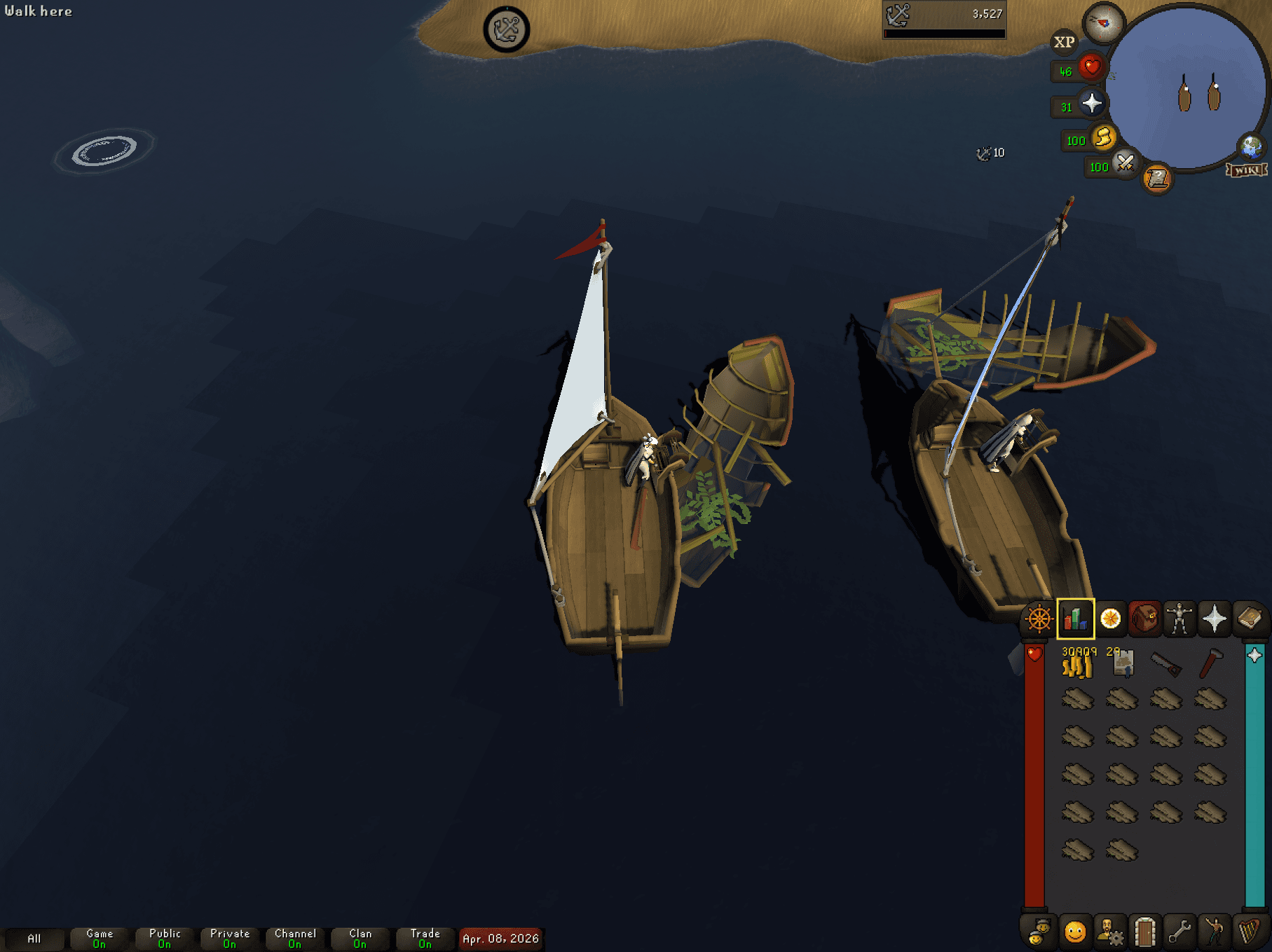The width and height of the screenshot is (1272, 952).
Task: Select the saw in the inventory
Action: tap(1166, 663)
